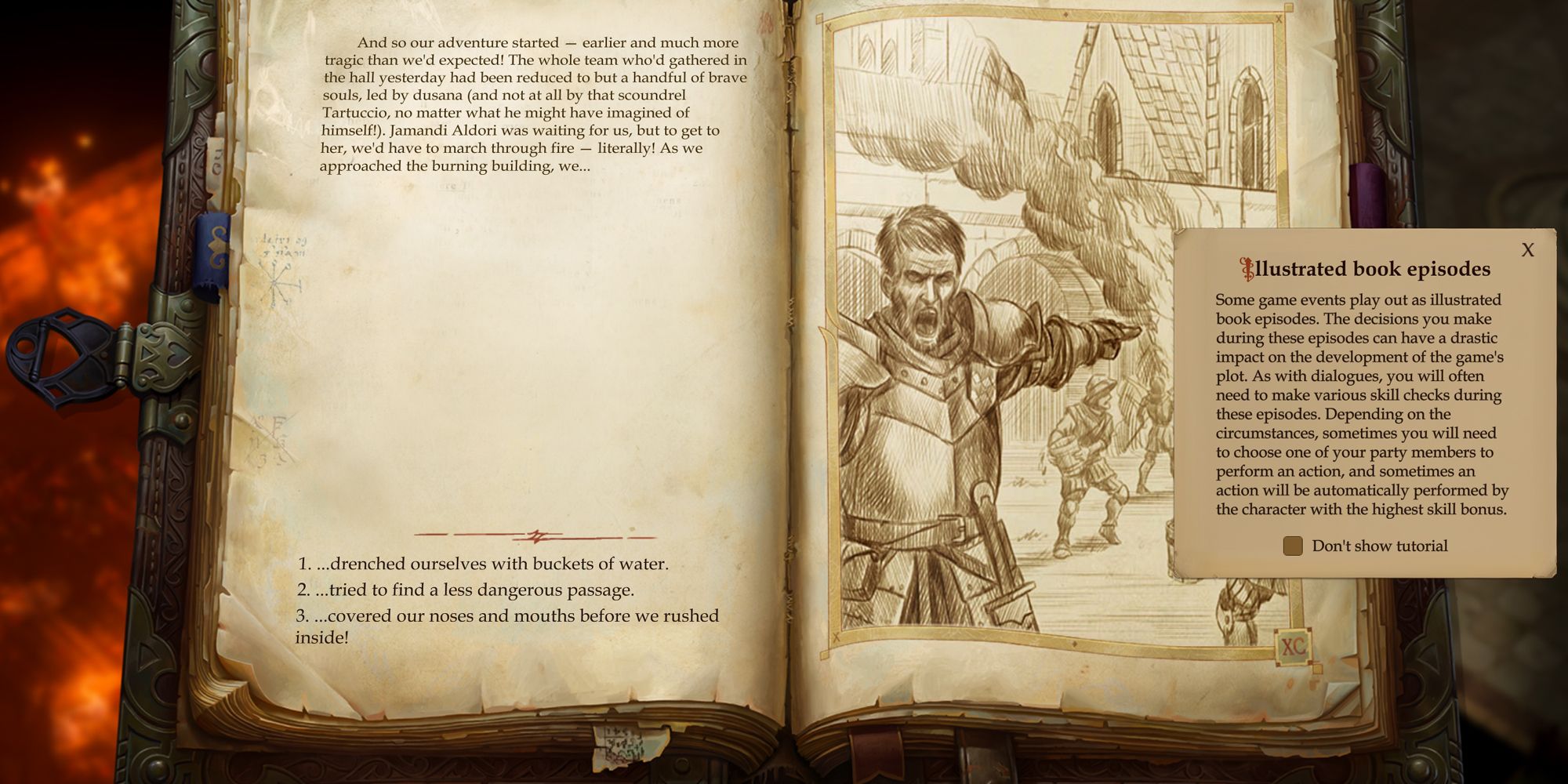Pick option 3, covered our noses and mouths
This screenshot has height=784, width=1568.
pyautogui.click(x=508, y=615)
